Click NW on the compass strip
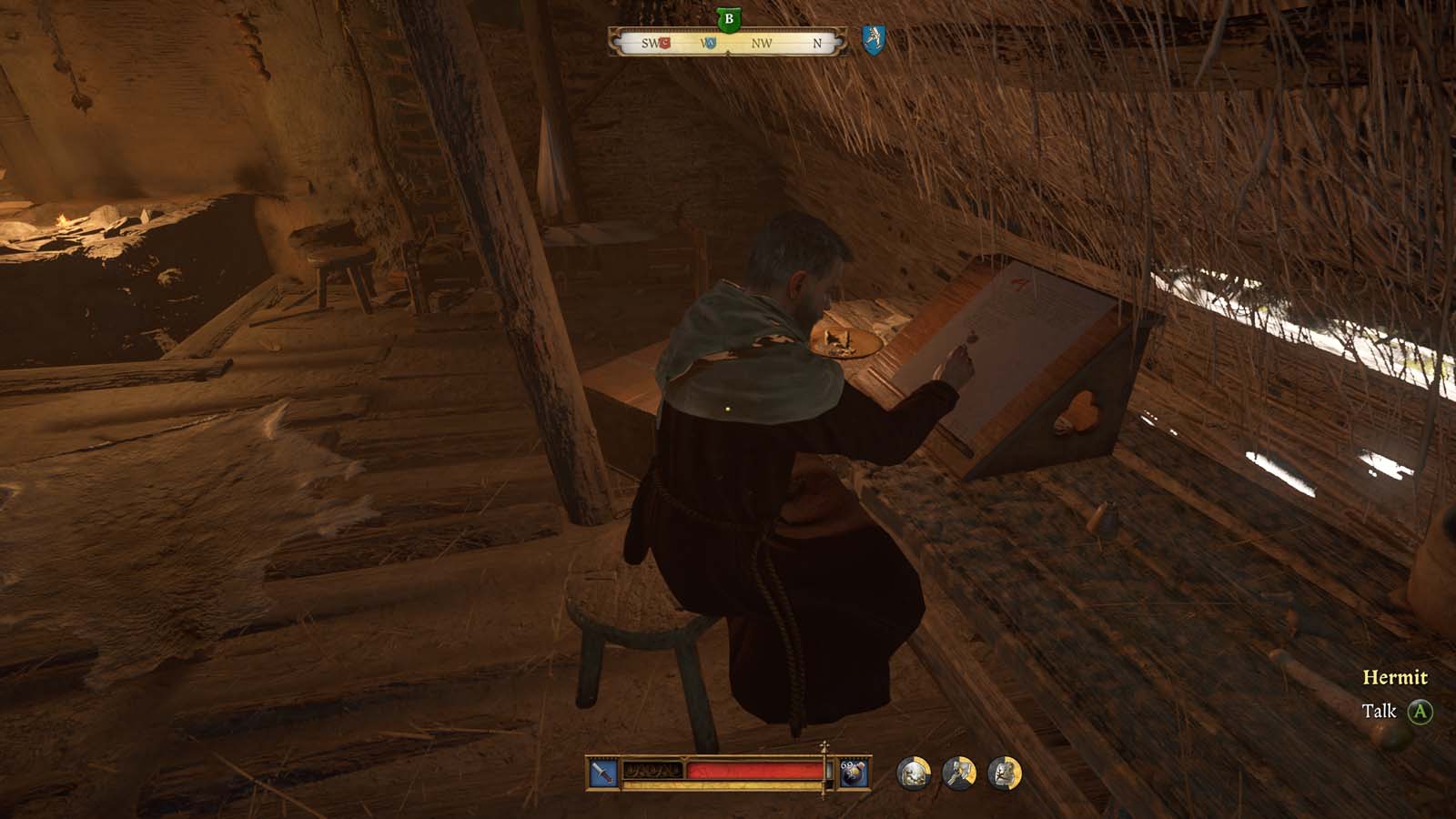Image resolution: width=1456 pixels, height=819 pixels. [x=762, y=43]
